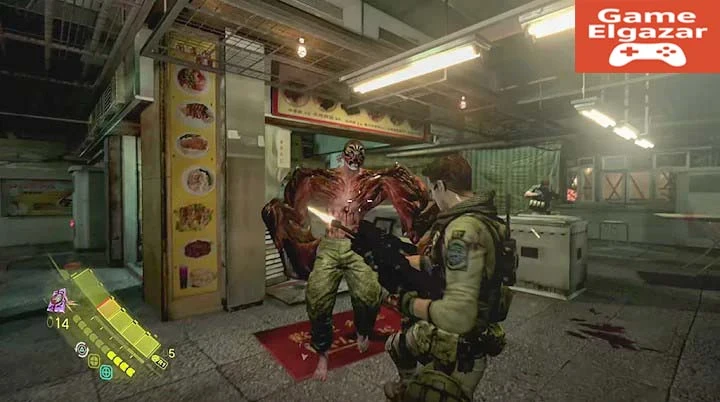Select the teal crosshair icon
The image size is (720, 402).
point(105,372)
